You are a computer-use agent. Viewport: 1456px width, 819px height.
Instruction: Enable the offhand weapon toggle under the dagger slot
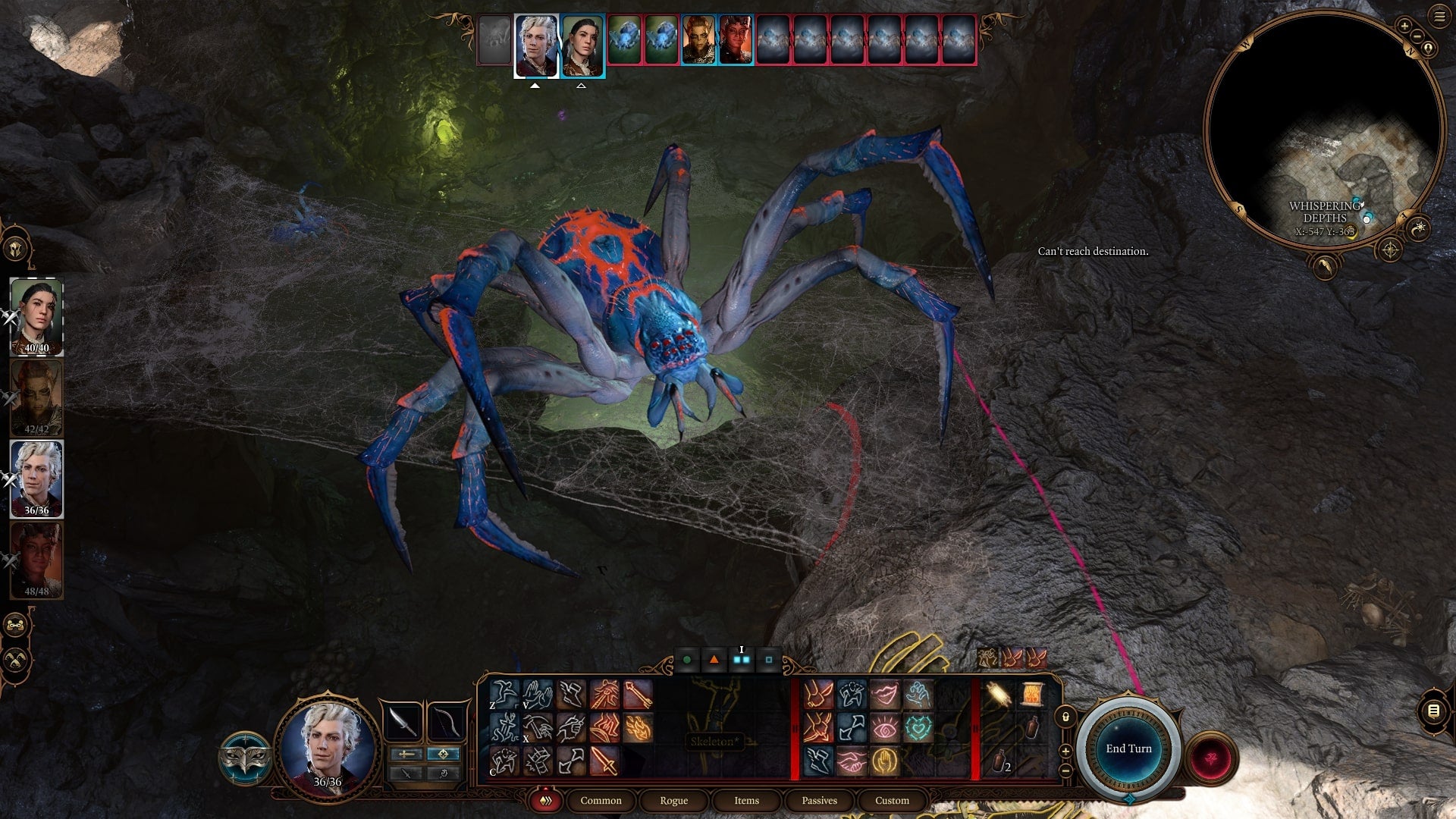click(406, 773)
